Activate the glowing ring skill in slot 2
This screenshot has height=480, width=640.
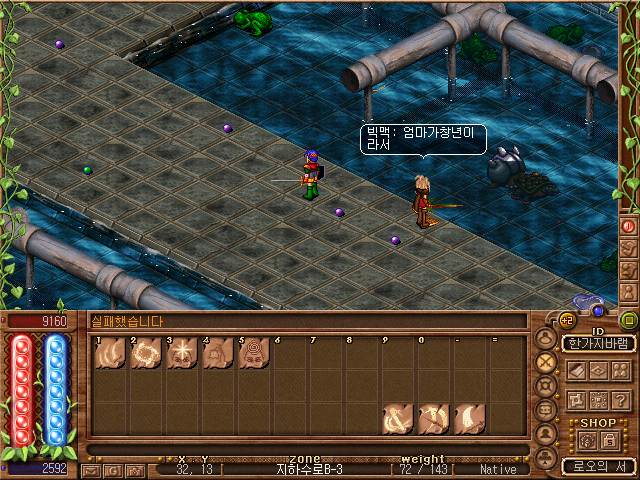point(146,353)
